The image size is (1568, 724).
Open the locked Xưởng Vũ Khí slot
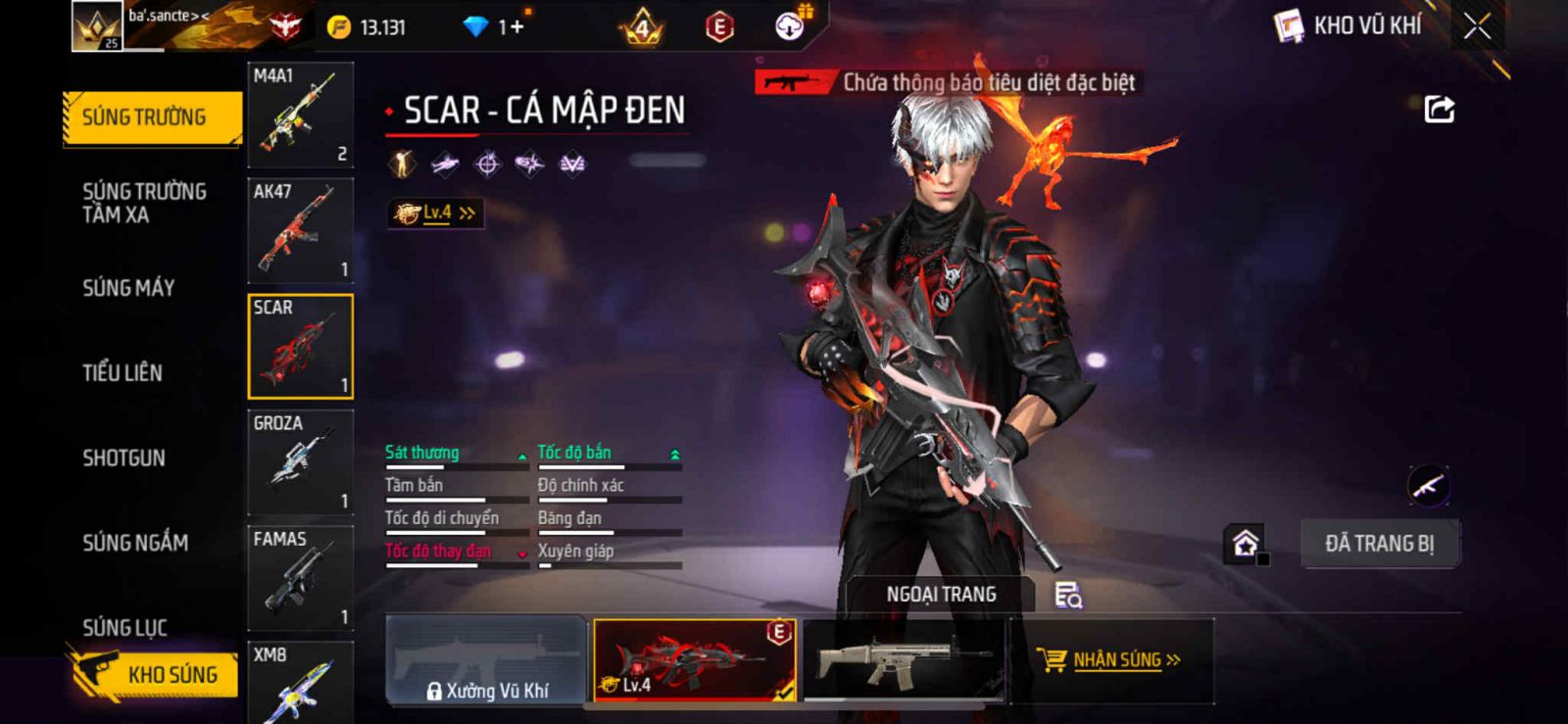point(486,661)
